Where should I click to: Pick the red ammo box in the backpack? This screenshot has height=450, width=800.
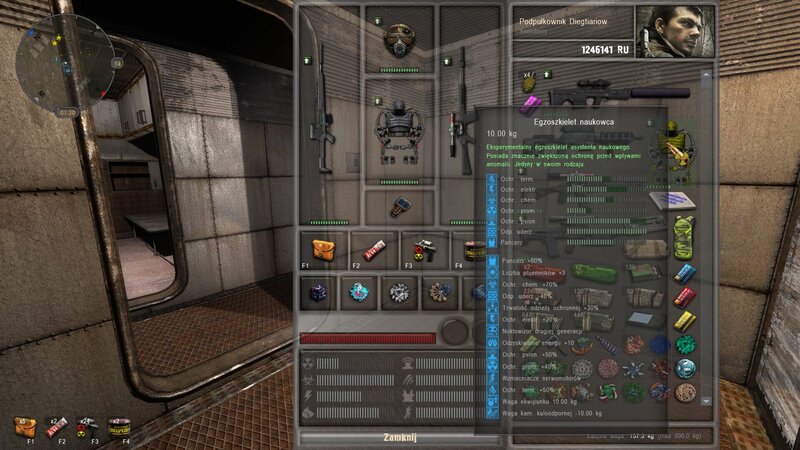click(685, 296)
